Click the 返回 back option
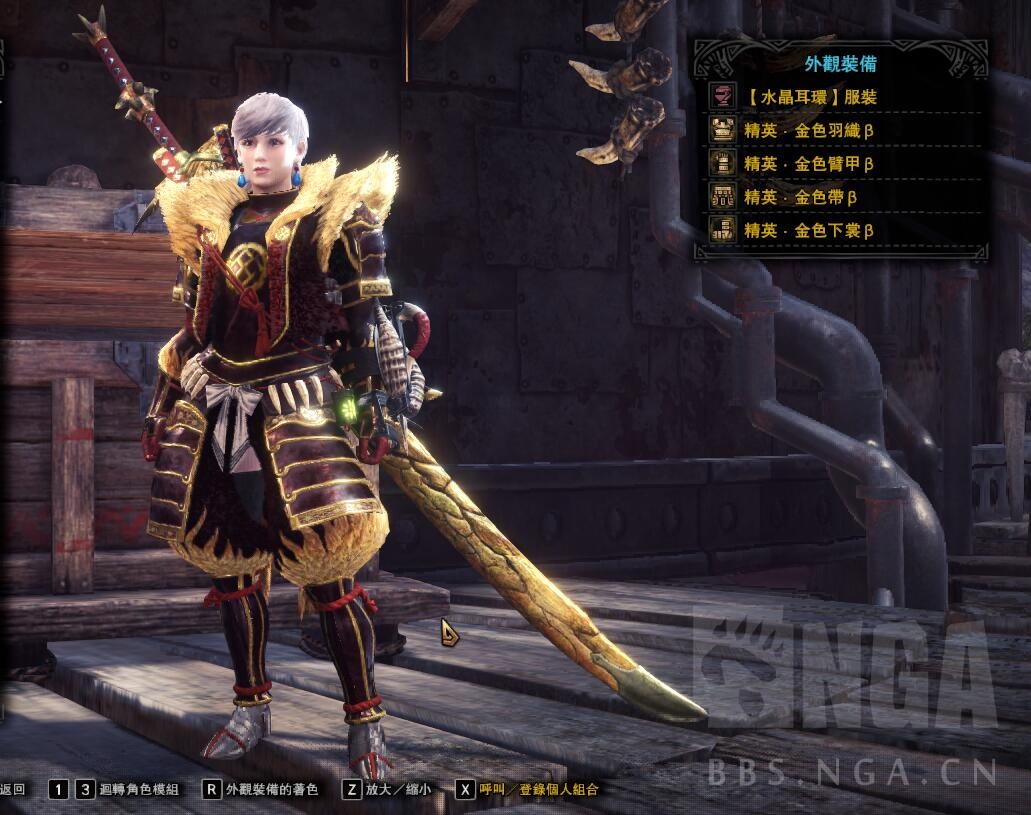The height and width of the screenshot is (815, 1031). point(13,789)
